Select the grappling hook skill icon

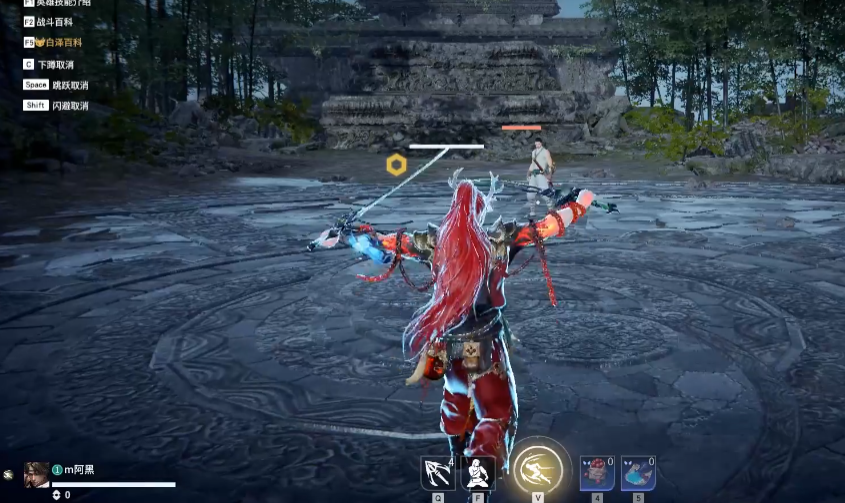click(437, 472)
